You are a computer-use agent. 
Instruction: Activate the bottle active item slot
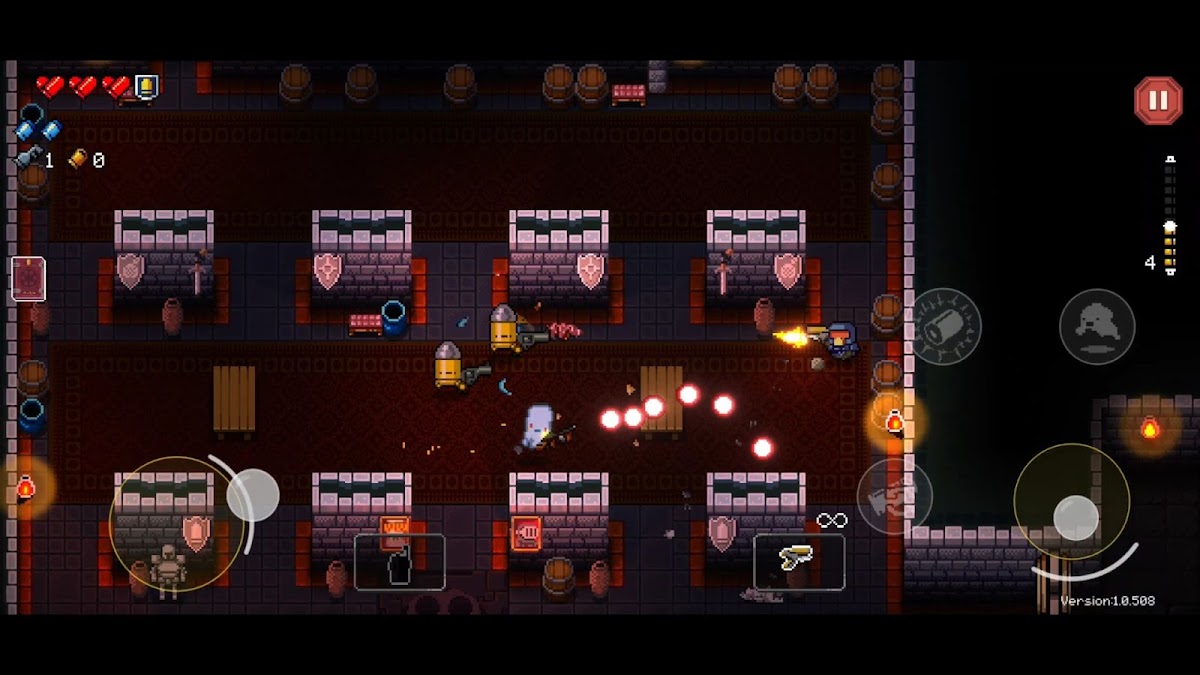tap(399, 562)
